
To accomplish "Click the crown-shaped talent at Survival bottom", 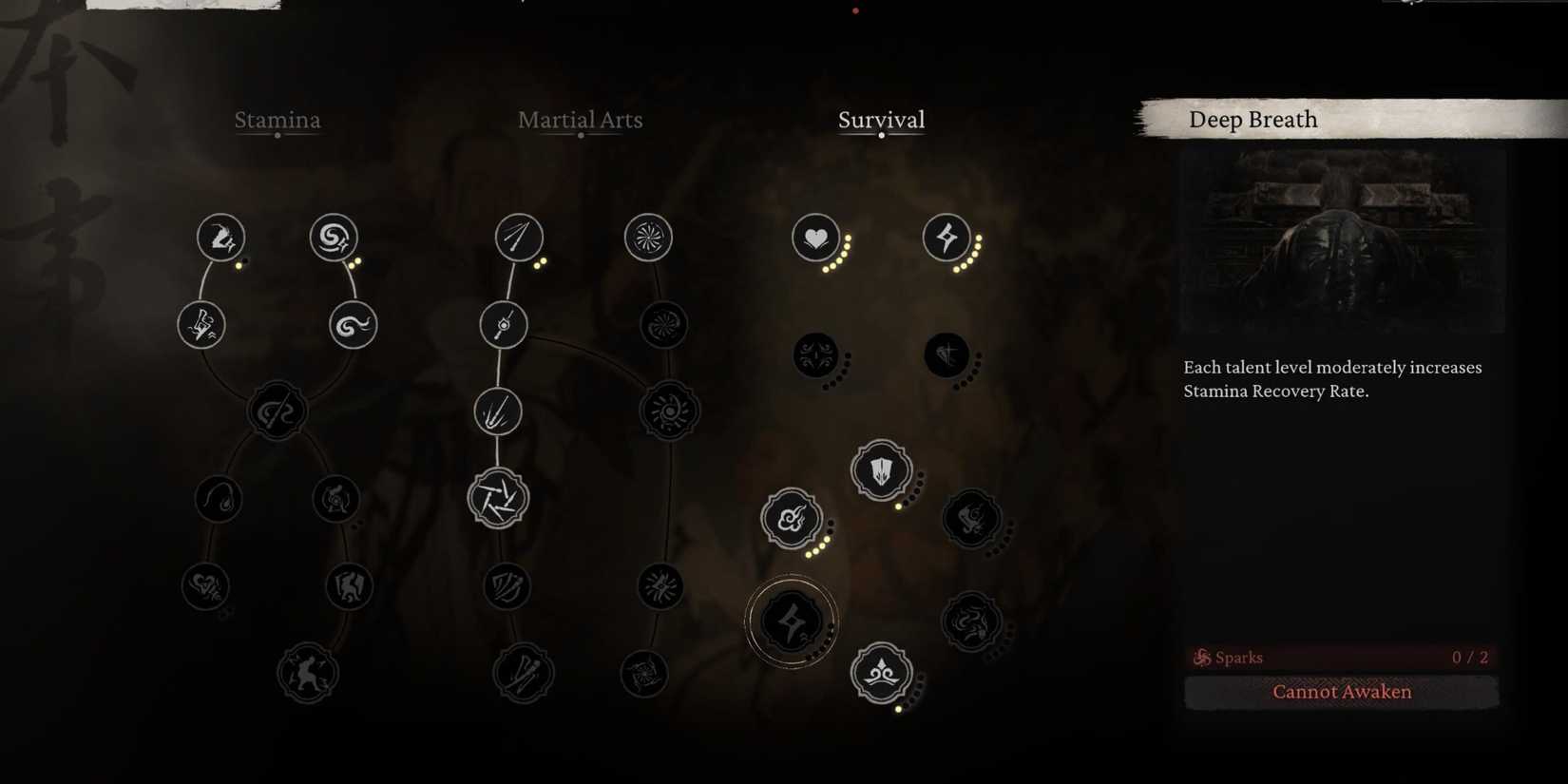I will 881,673.
